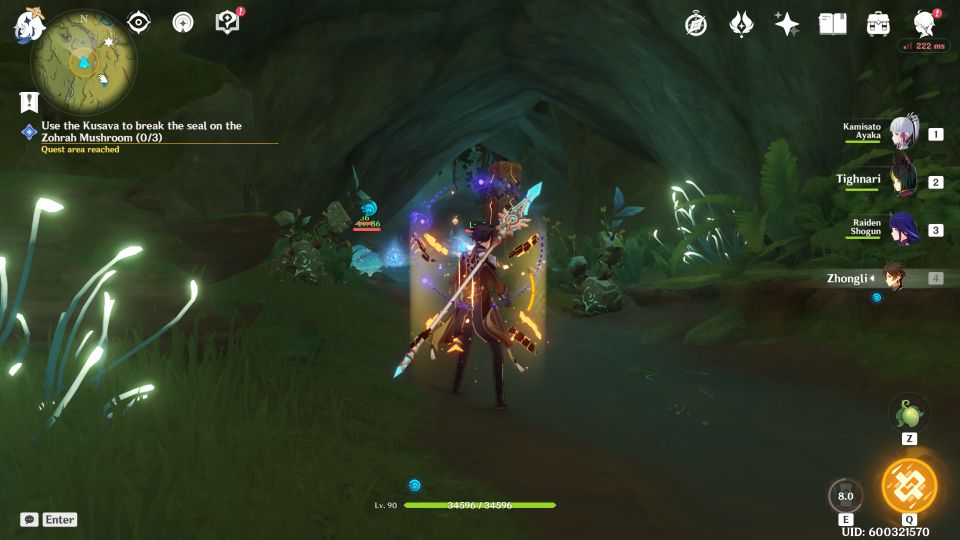Image resolution: width=960 pixels, height=540 pixels.
Task: Activate Zhongli's Elemental Burst icon
Action: [909, 486]
